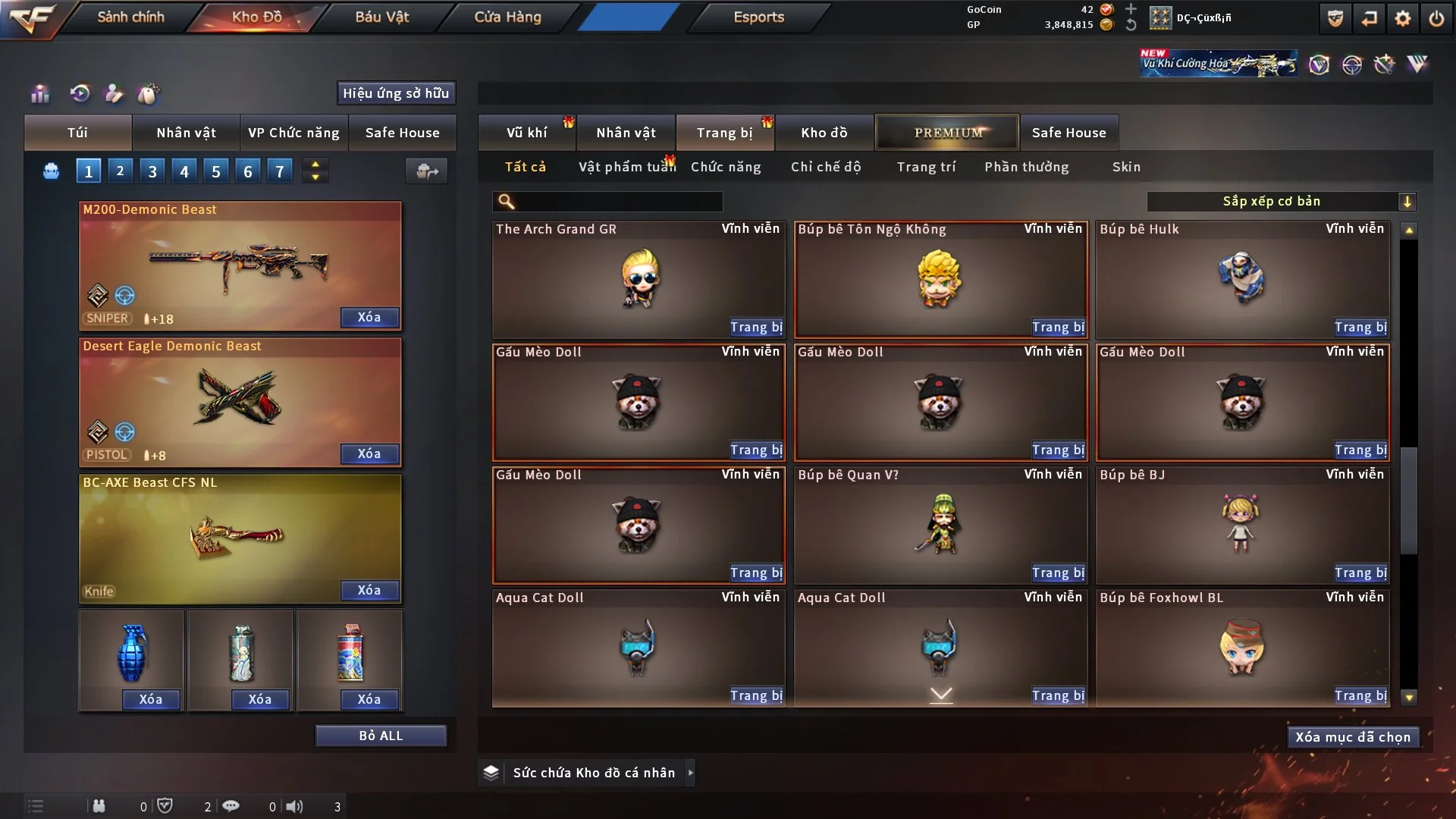Filter items by Chức năng

pyautogui.click(x=726, y=167)
